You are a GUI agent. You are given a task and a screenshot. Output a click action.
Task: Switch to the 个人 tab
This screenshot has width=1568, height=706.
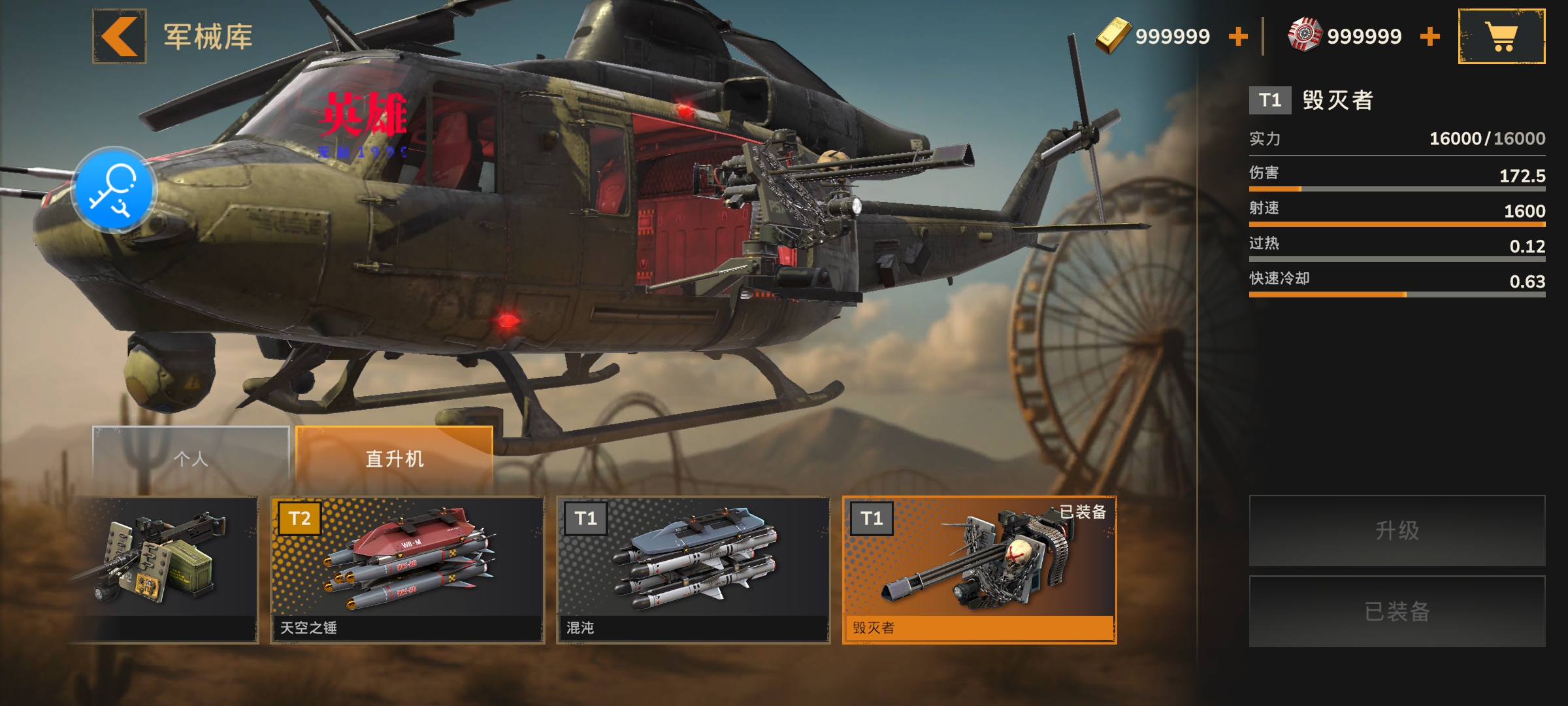(191, 459)
